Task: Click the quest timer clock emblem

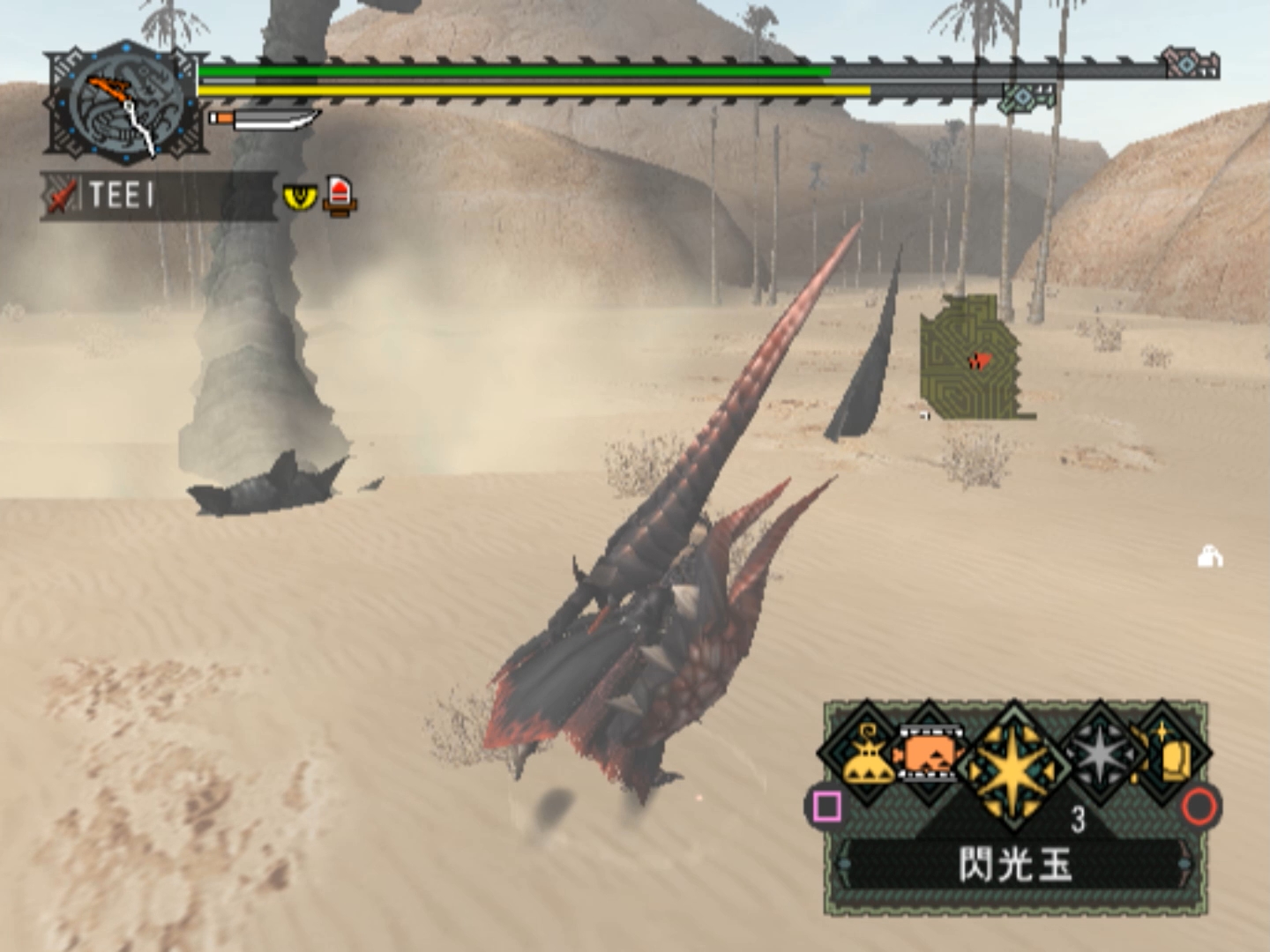Action: click(127, 104)
